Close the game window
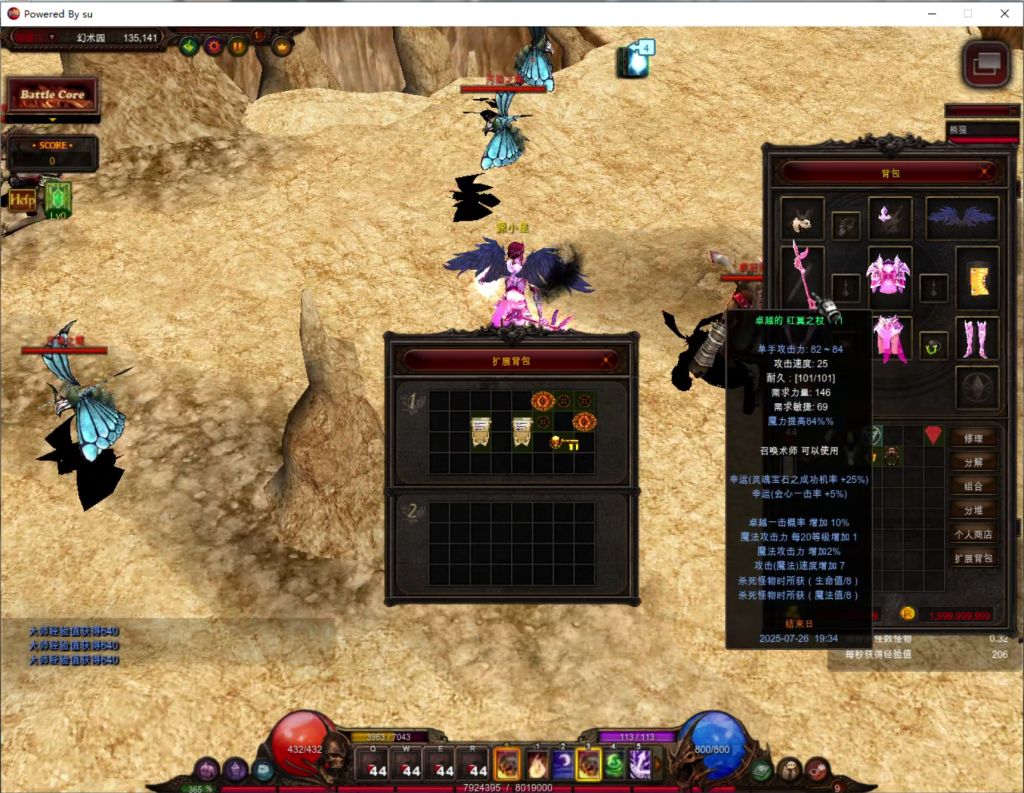The image size is (1024, 793). (1003, 13)
